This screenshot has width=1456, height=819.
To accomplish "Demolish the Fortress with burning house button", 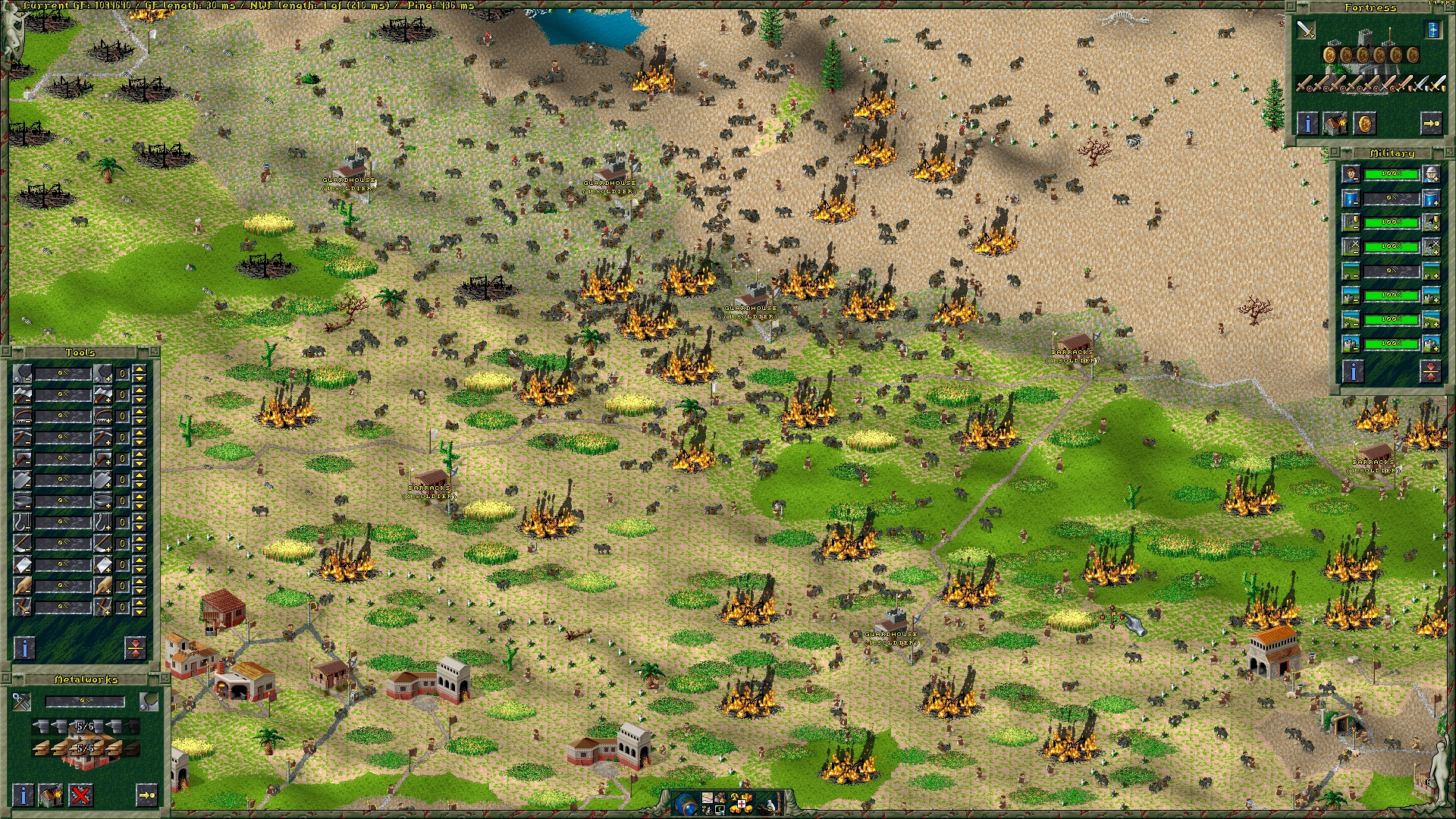I will click(1335, 124).
